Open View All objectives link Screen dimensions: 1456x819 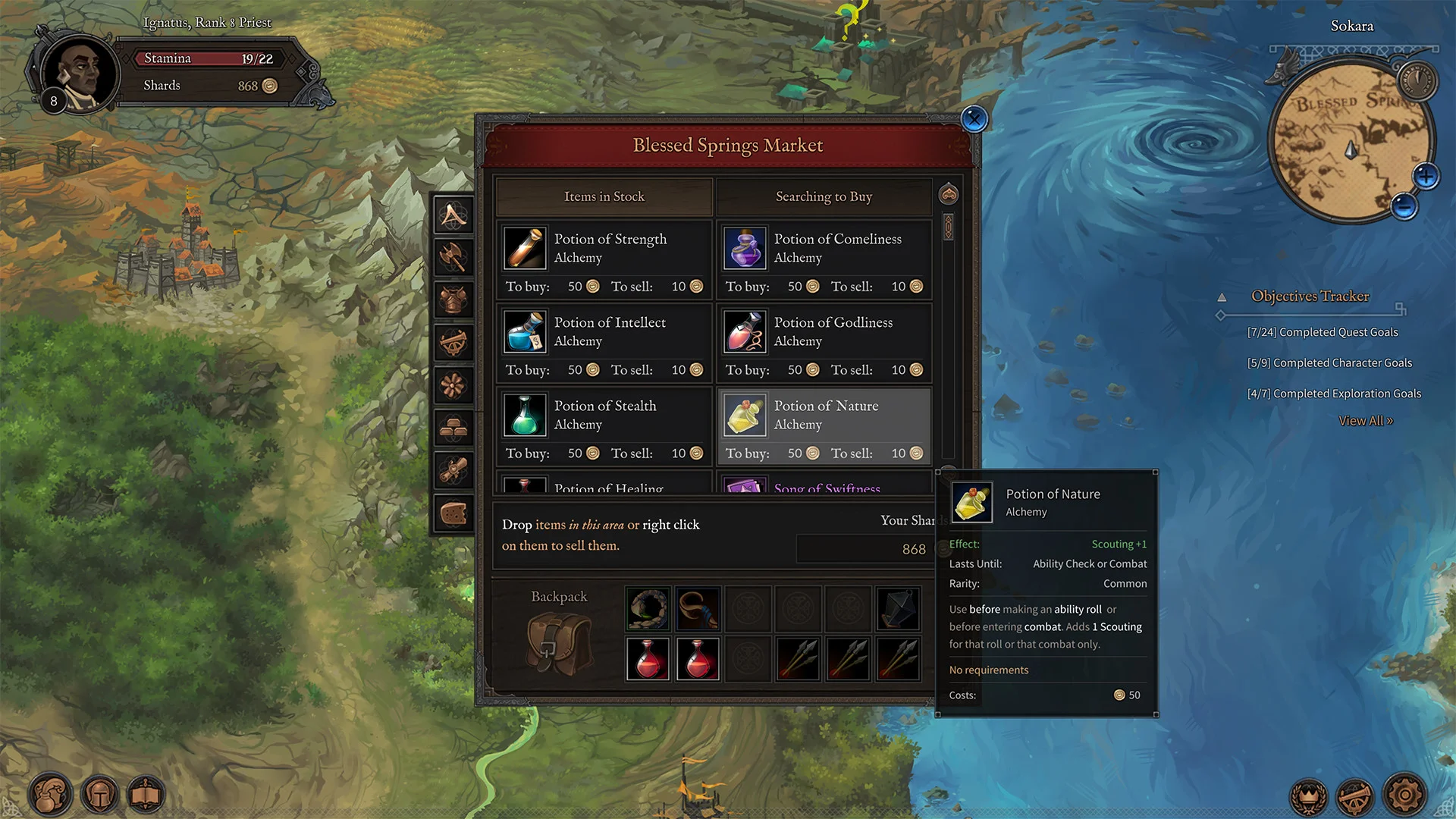click(1365, 421)
